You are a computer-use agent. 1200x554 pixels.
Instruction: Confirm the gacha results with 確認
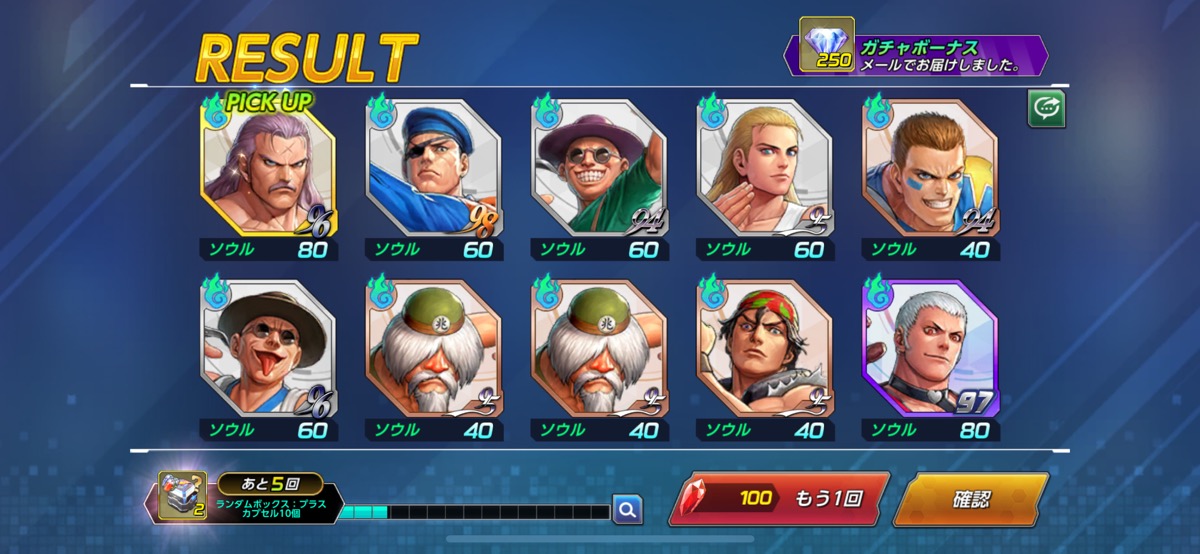click(969, 499)
